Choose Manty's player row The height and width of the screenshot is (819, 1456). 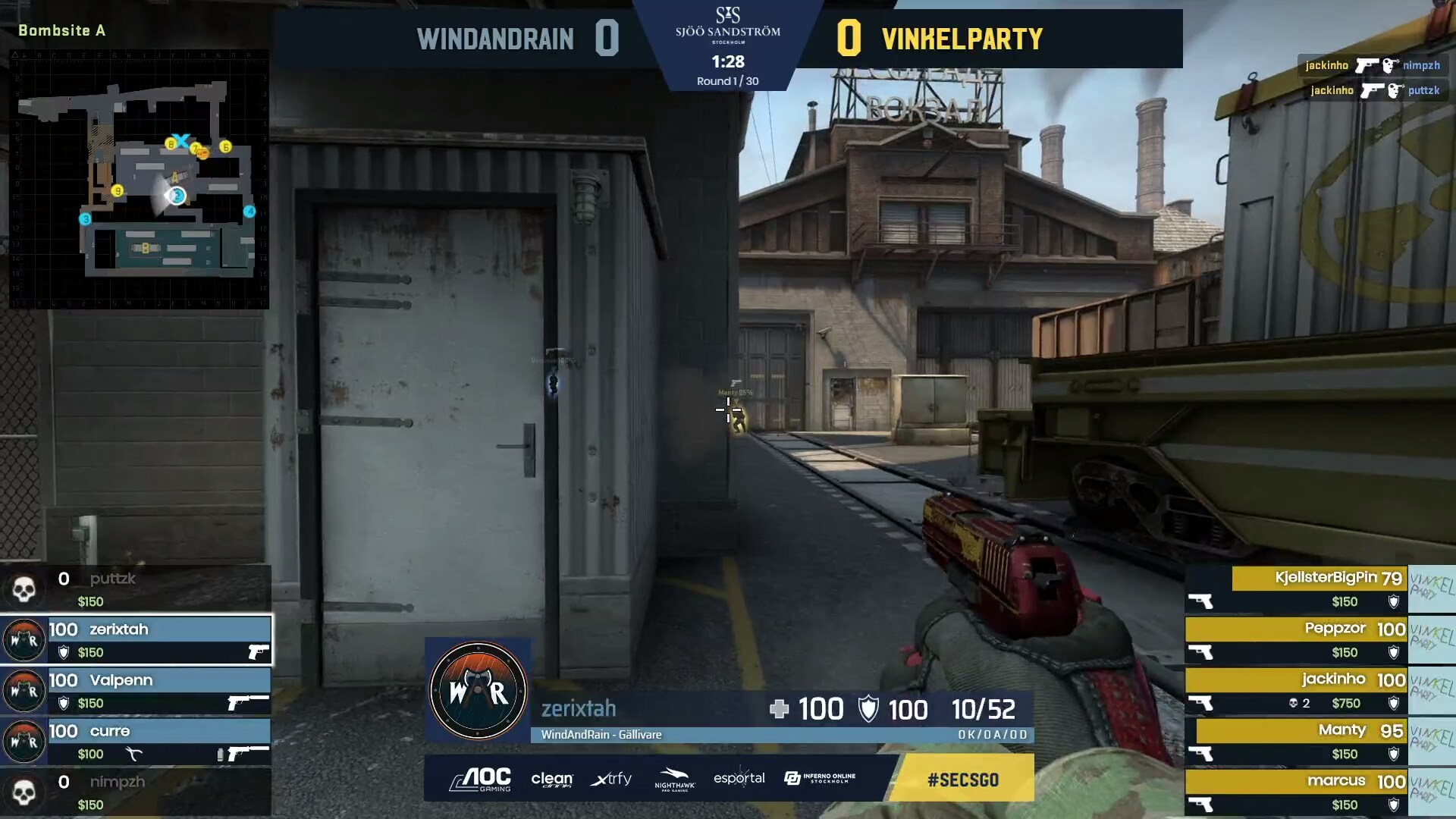1297,742
